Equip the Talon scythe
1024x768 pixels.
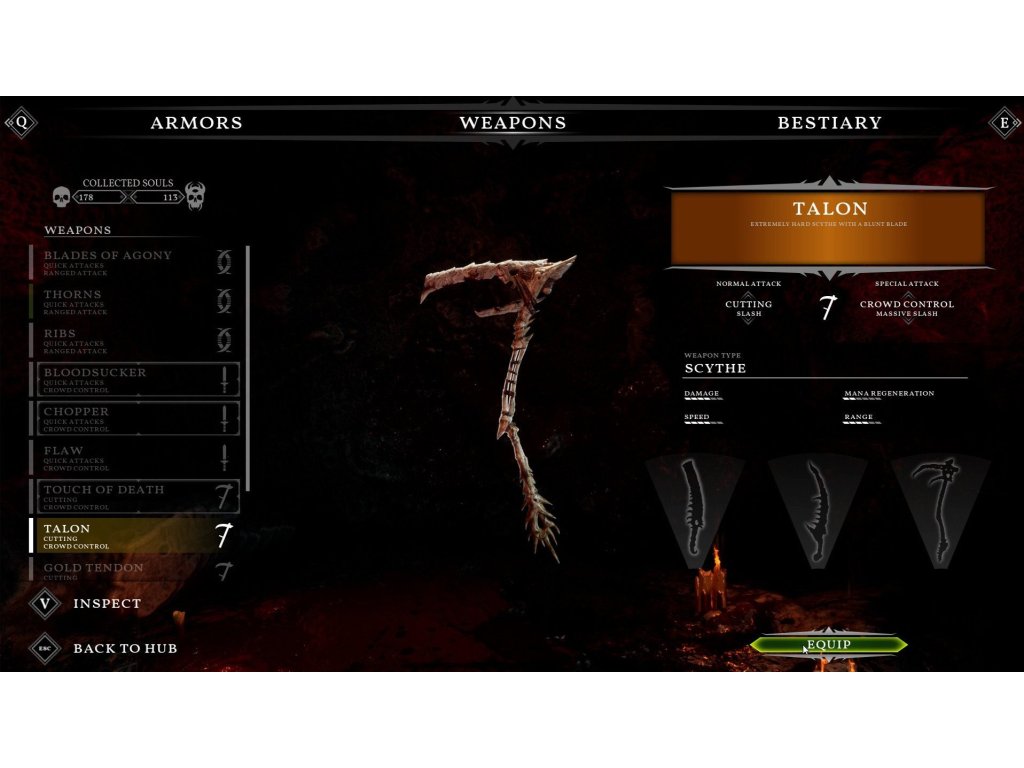(x=828, y=645)
